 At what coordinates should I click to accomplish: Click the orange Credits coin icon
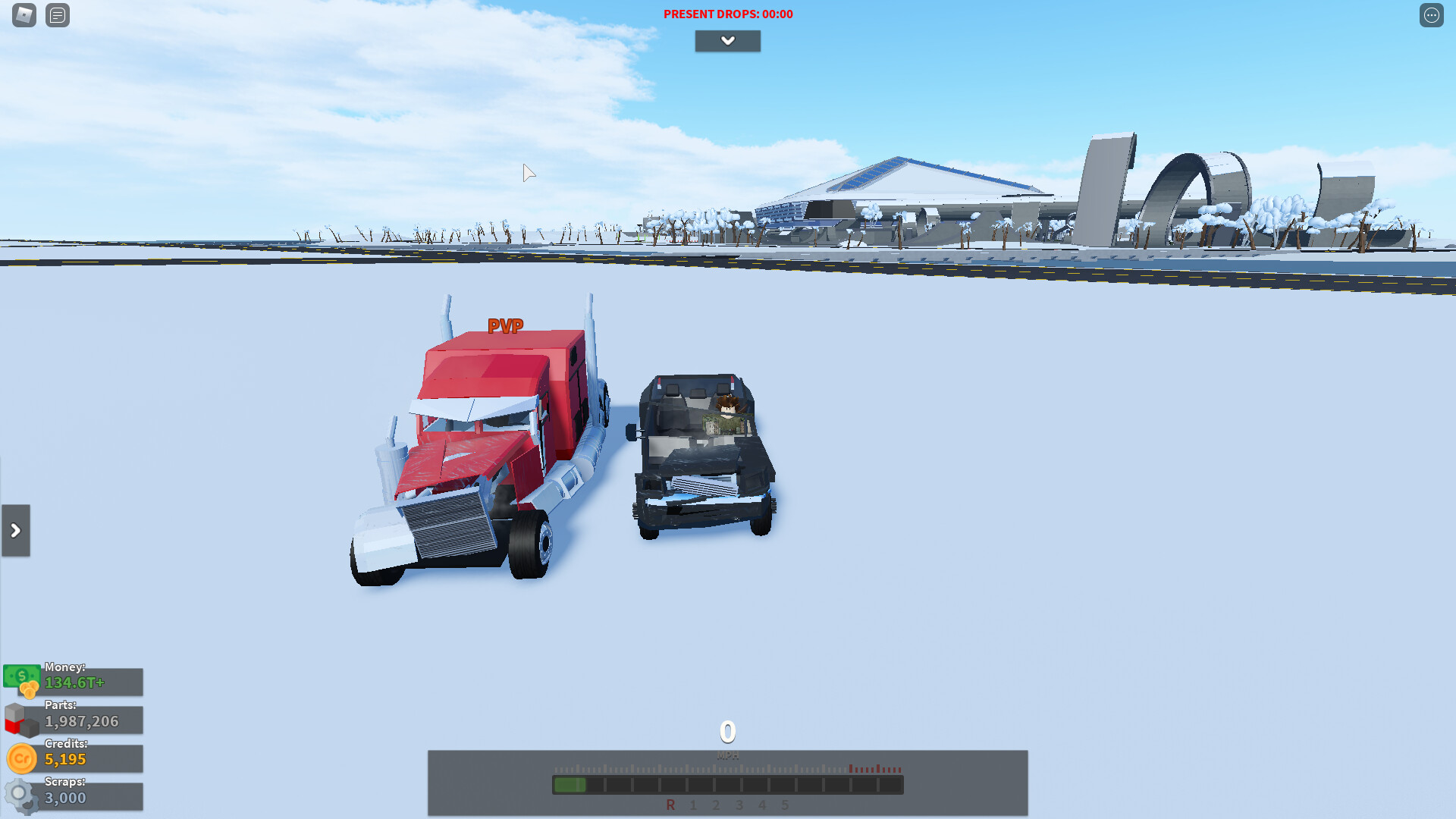[x=22, y=758]
